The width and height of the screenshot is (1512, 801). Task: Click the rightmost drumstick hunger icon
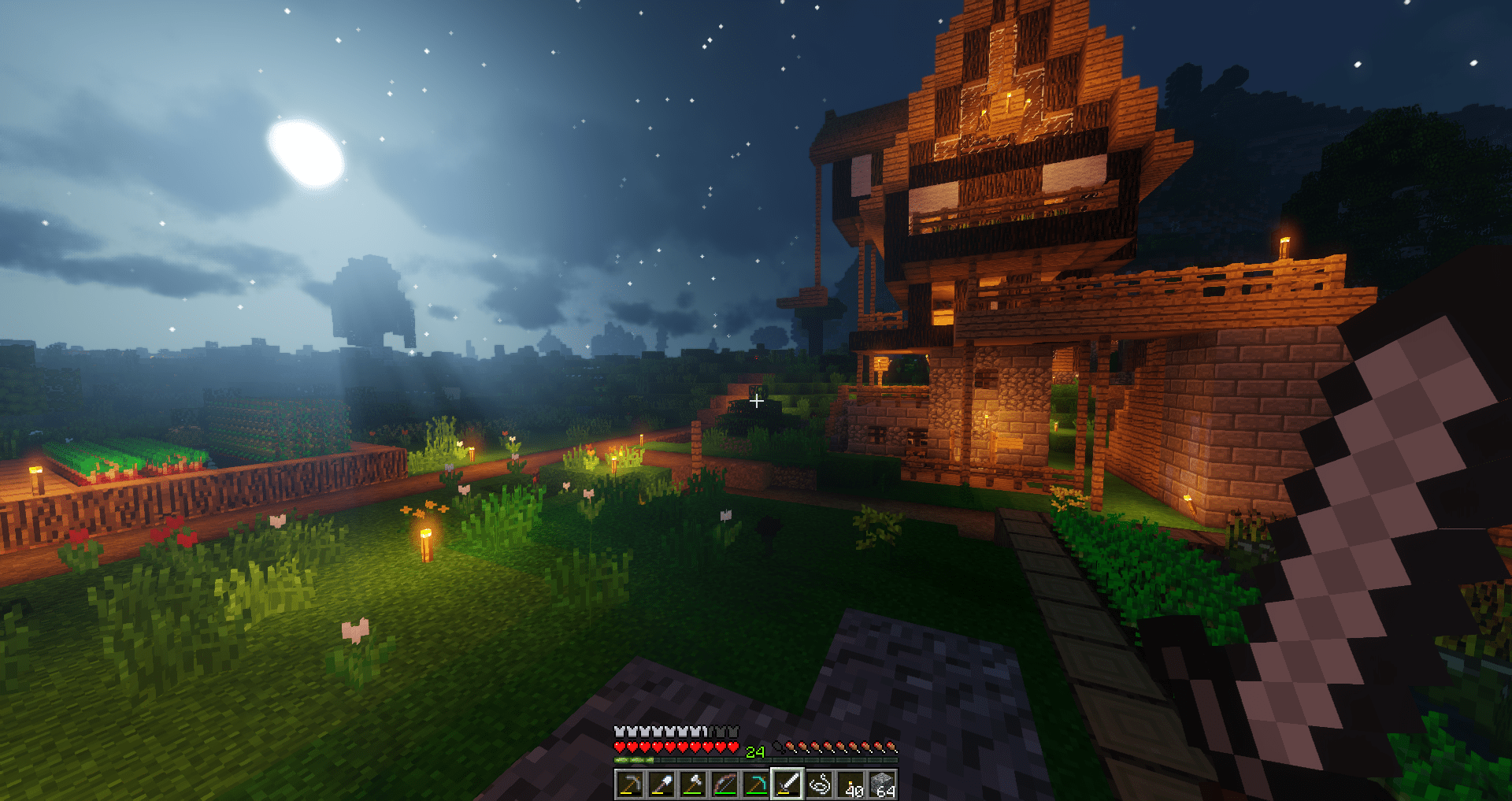pyautogui.click(x=891, y=747)
